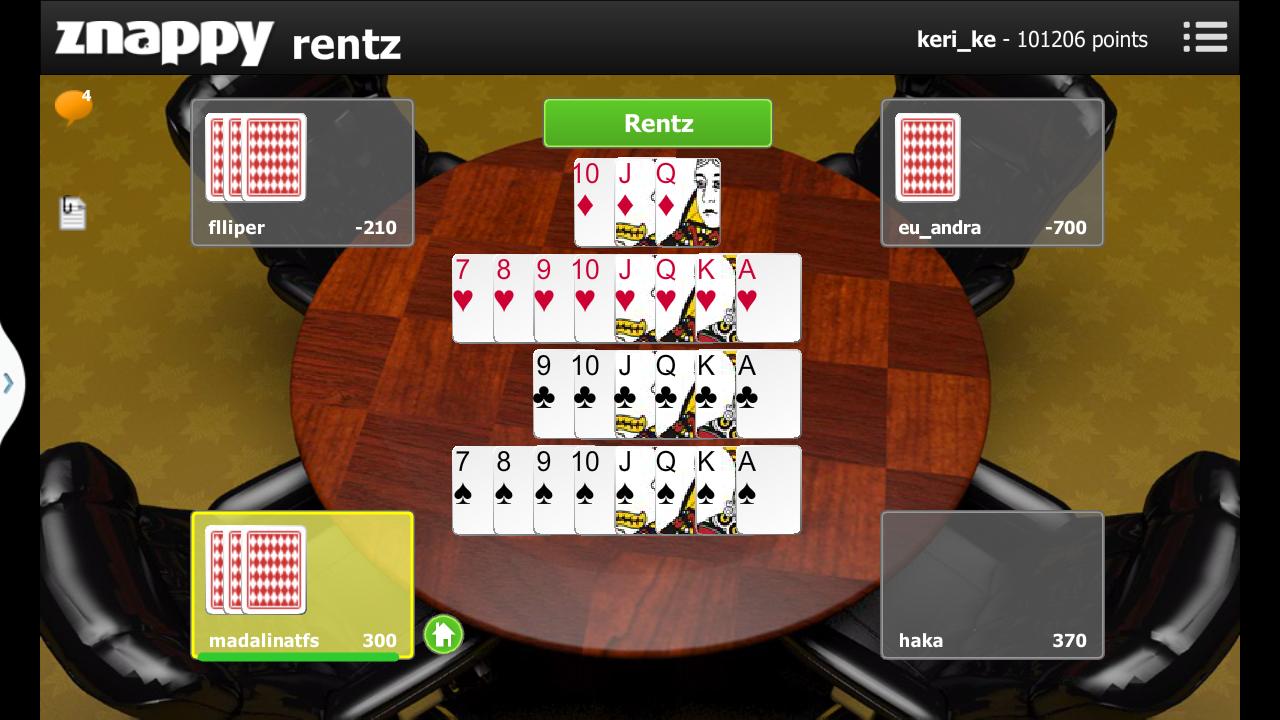Click the znappy logo
The width and height of the screenshot is (1280, 720).
[164, 42]
